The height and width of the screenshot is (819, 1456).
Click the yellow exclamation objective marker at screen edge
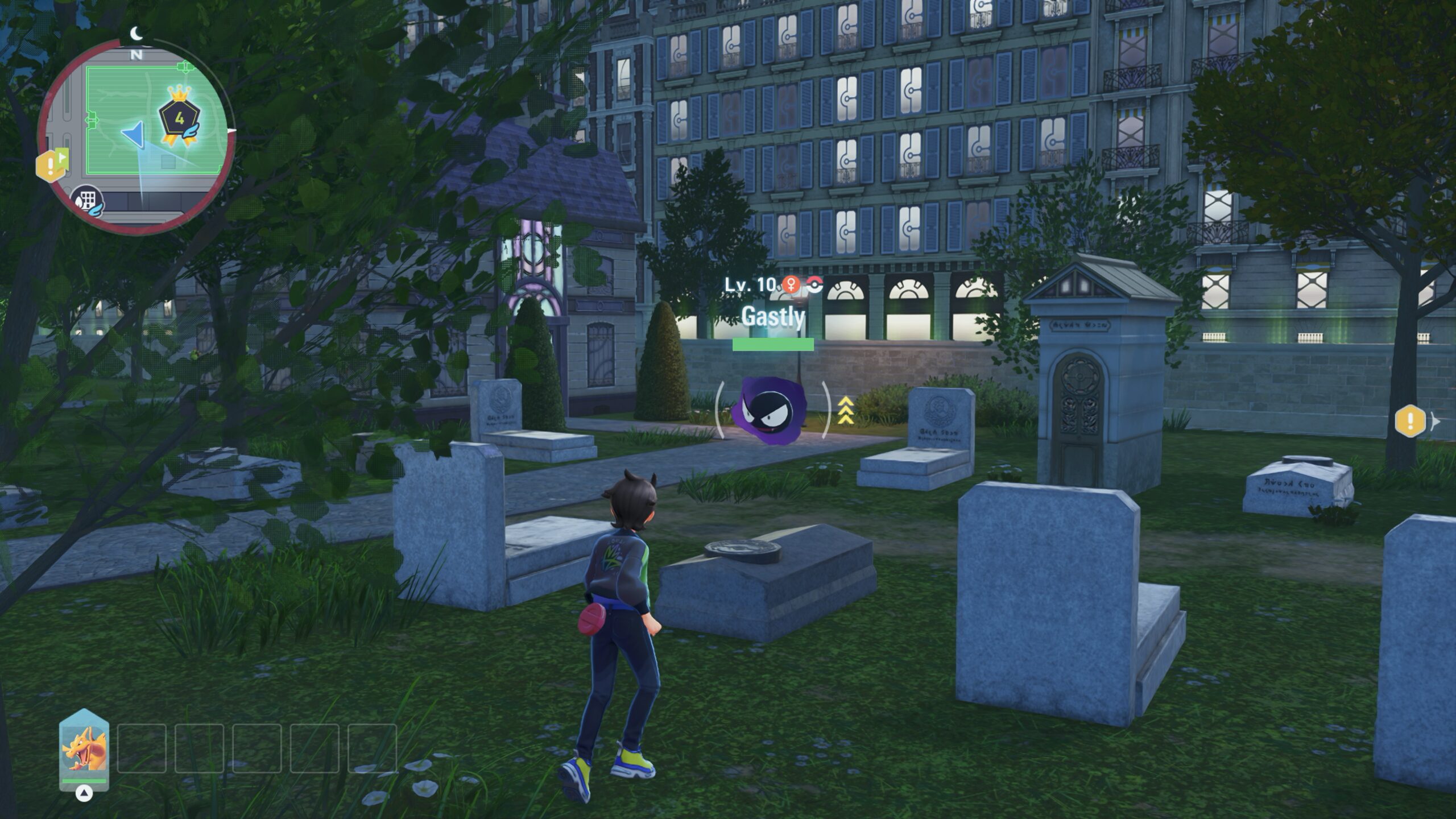[x=1410, y=421]
